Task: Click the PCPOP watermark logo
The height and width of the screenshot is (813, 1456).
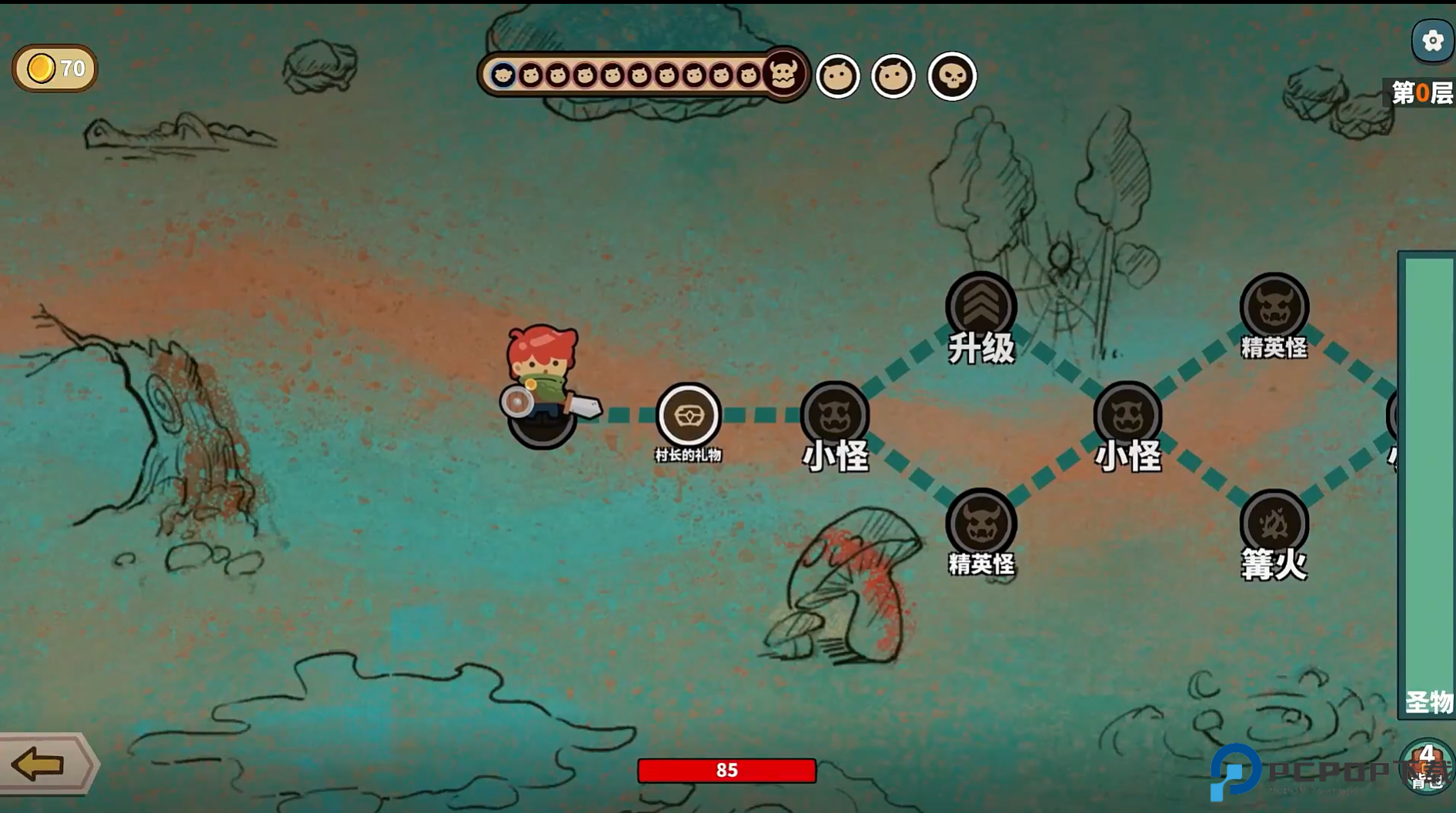Action: coord(1236,771)
